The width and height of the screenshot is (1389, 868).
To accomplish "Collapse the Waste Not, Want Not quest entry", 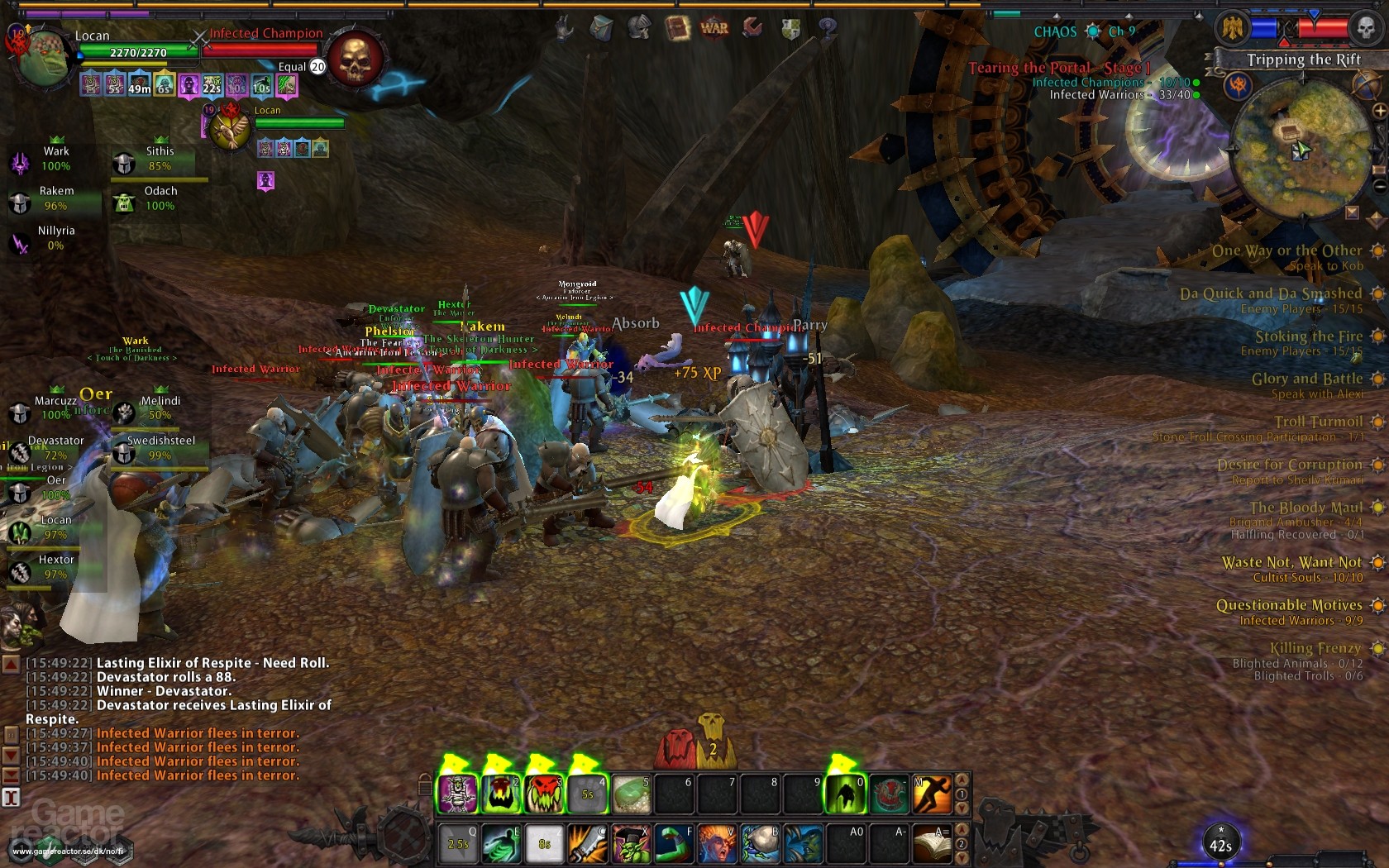I will coord(1378,563).
